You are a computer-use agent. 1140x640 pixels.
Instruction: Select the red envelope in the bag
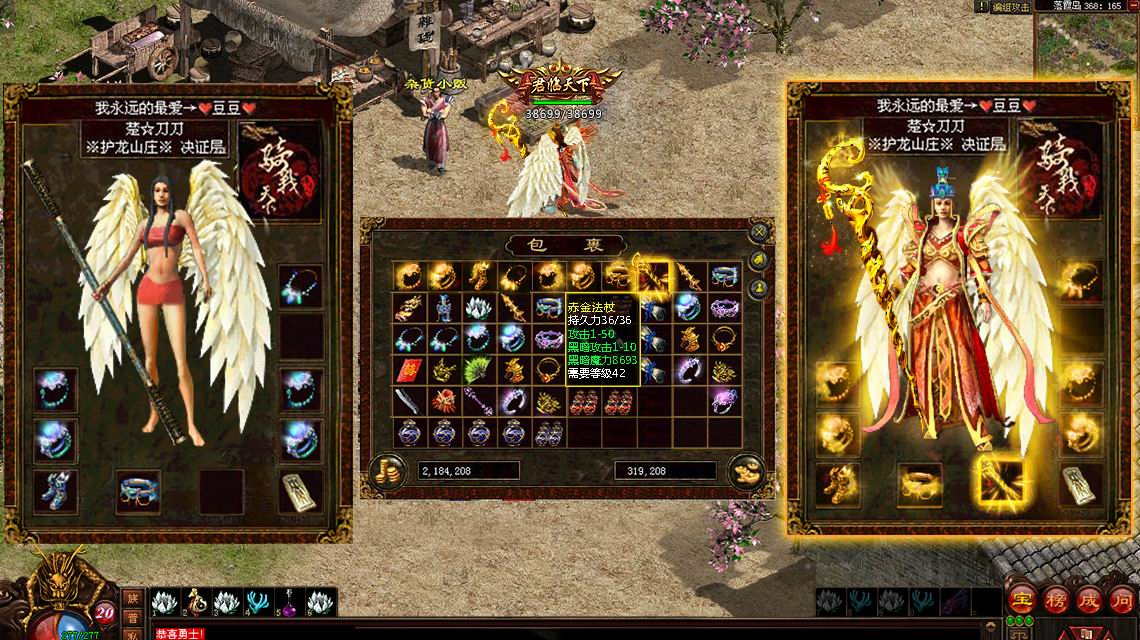point(407,370)
